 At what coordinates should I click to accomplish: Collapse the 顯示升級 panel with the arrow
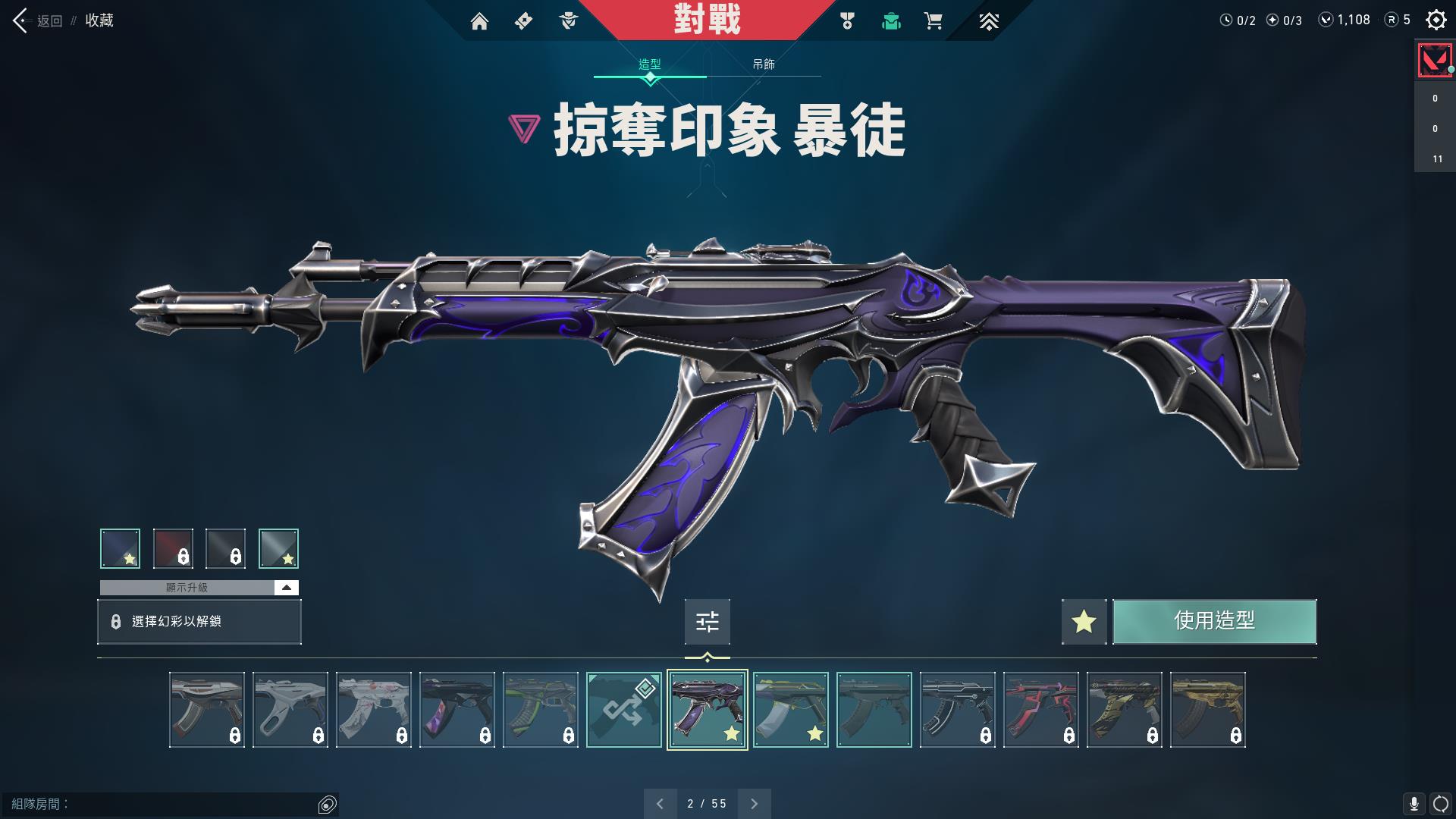pos(286,587)
